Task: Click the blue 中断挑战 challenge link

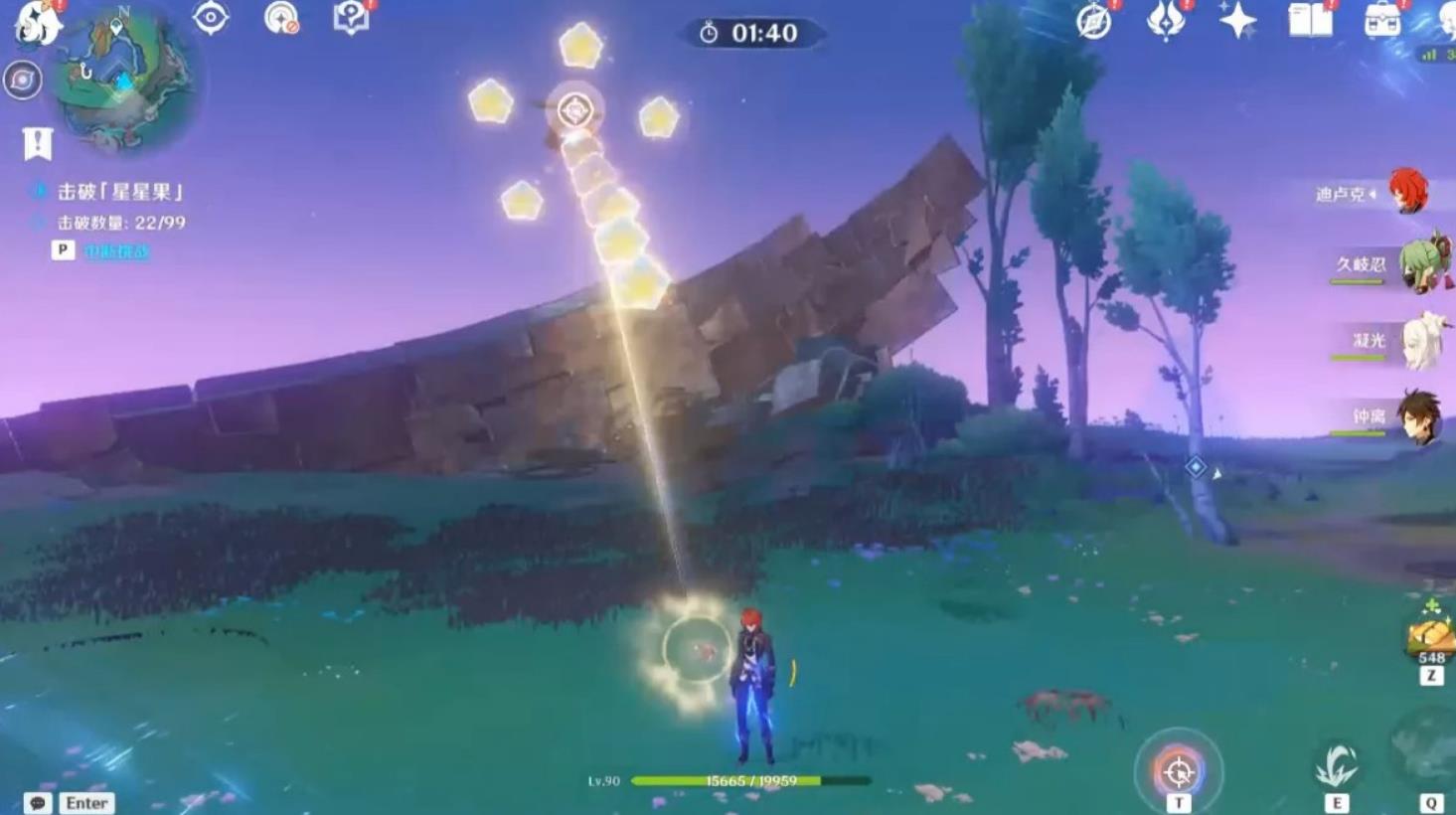Action: (116, 251)
